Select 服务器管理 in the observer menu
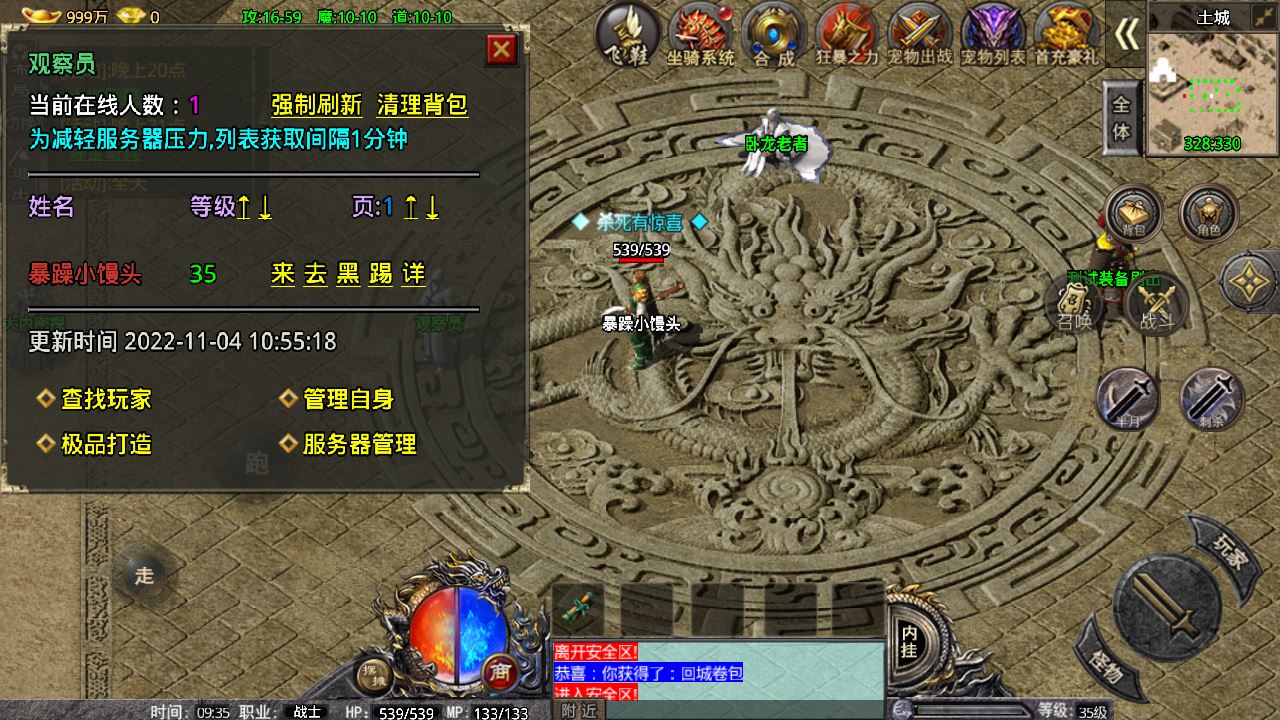Viewport: 1280px width, 720px height. pyautogui.click(x=360, y=444)
